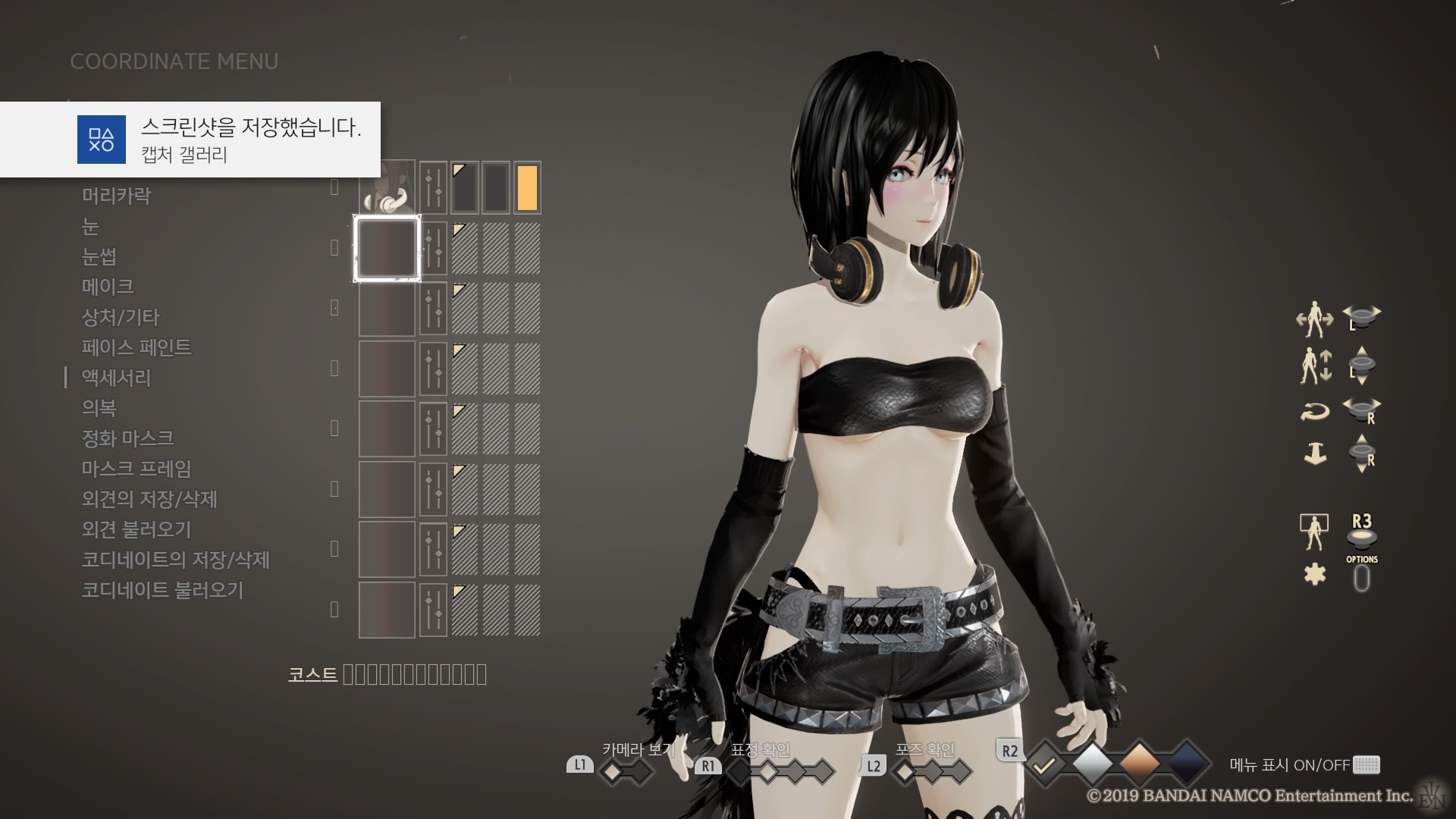Pick the orange color swatch
The width and height of the screenshot is (1456, 819).
pos(527,187)
